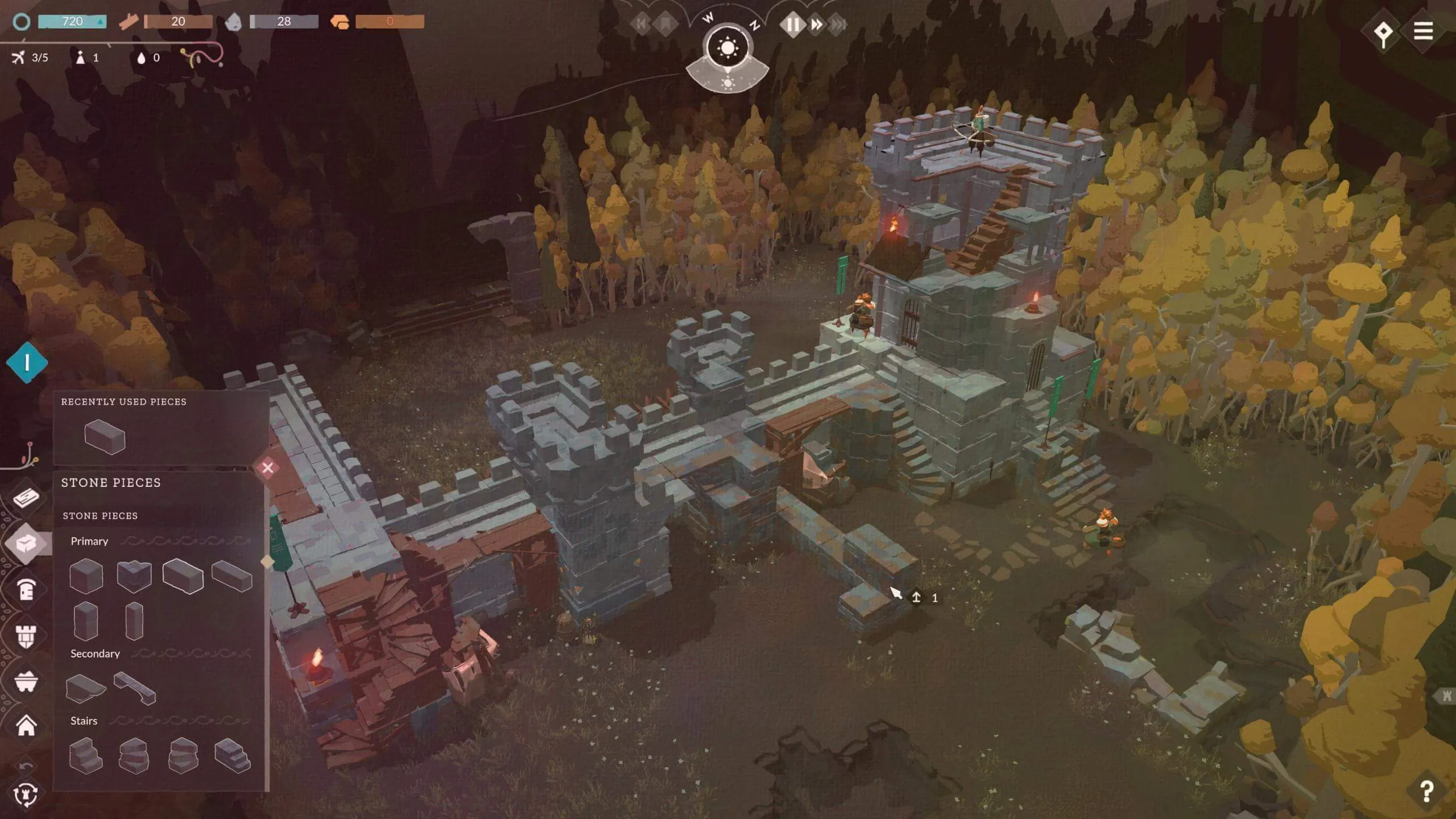Open the mine cart build category
This screenshot has height=819, width=1456.
pos(26,681)
